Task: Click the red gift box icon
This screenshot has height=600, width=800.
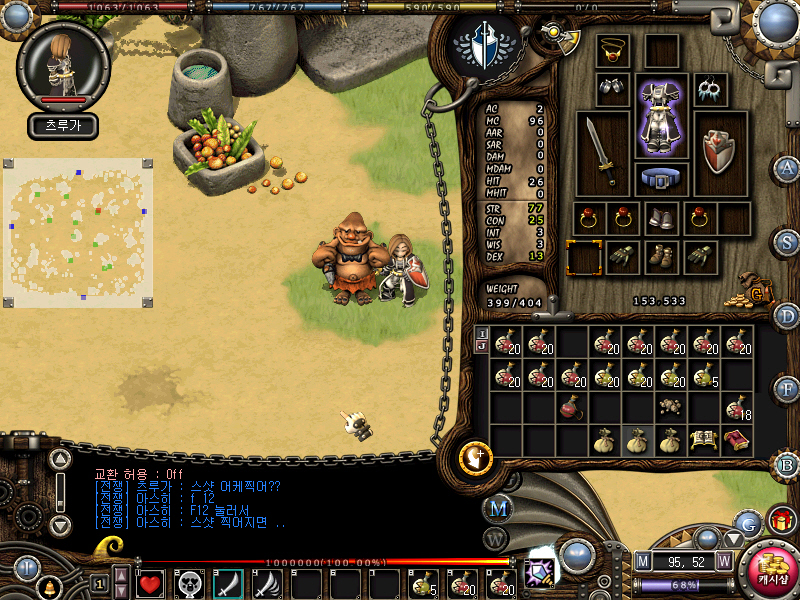Action: tap(780, 521)
